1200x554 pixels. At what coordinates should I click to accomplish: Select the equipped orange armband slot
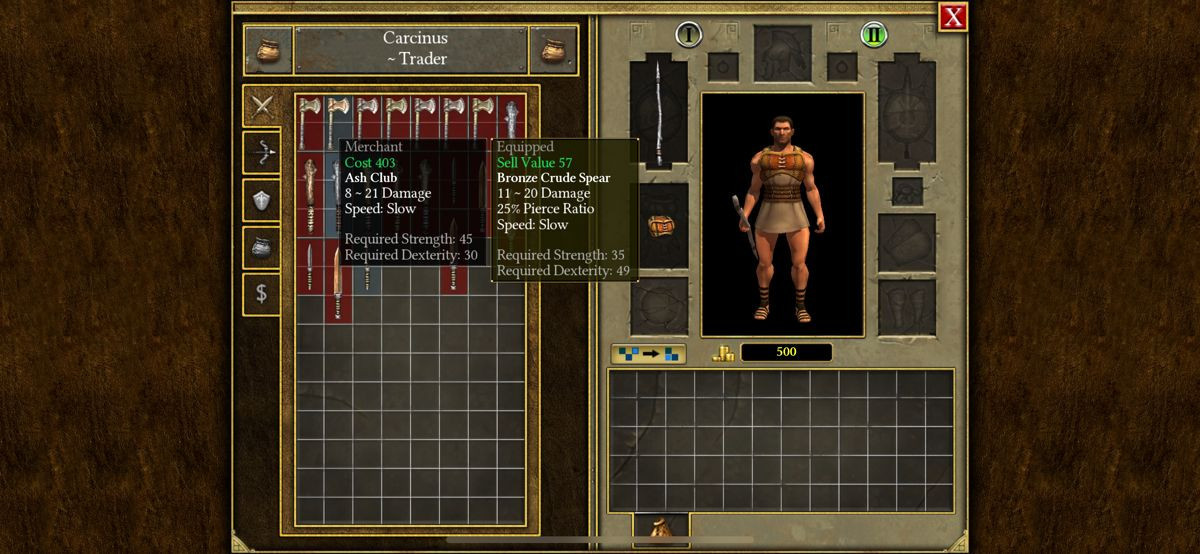(x=658, y=226)
